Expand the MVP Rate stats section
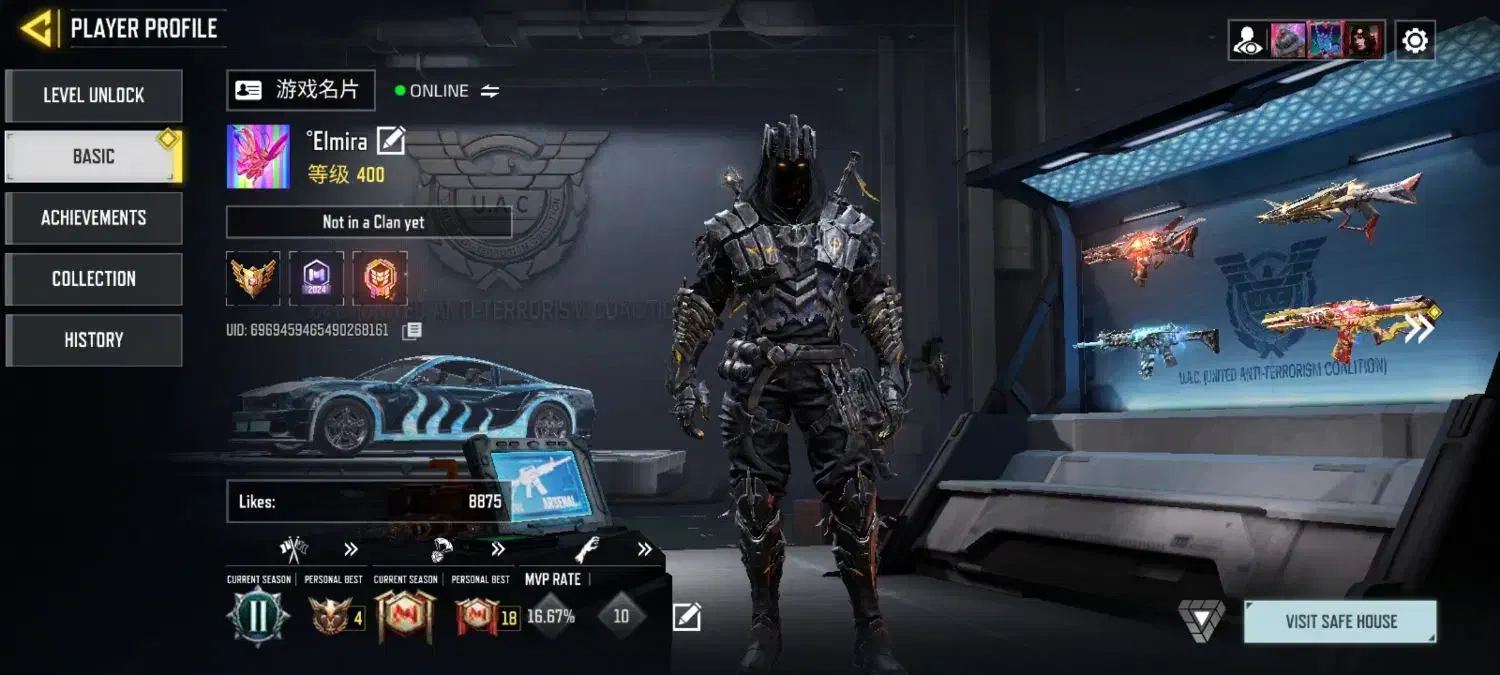This screenshot has height=675, width=1500. click(645, 549)
